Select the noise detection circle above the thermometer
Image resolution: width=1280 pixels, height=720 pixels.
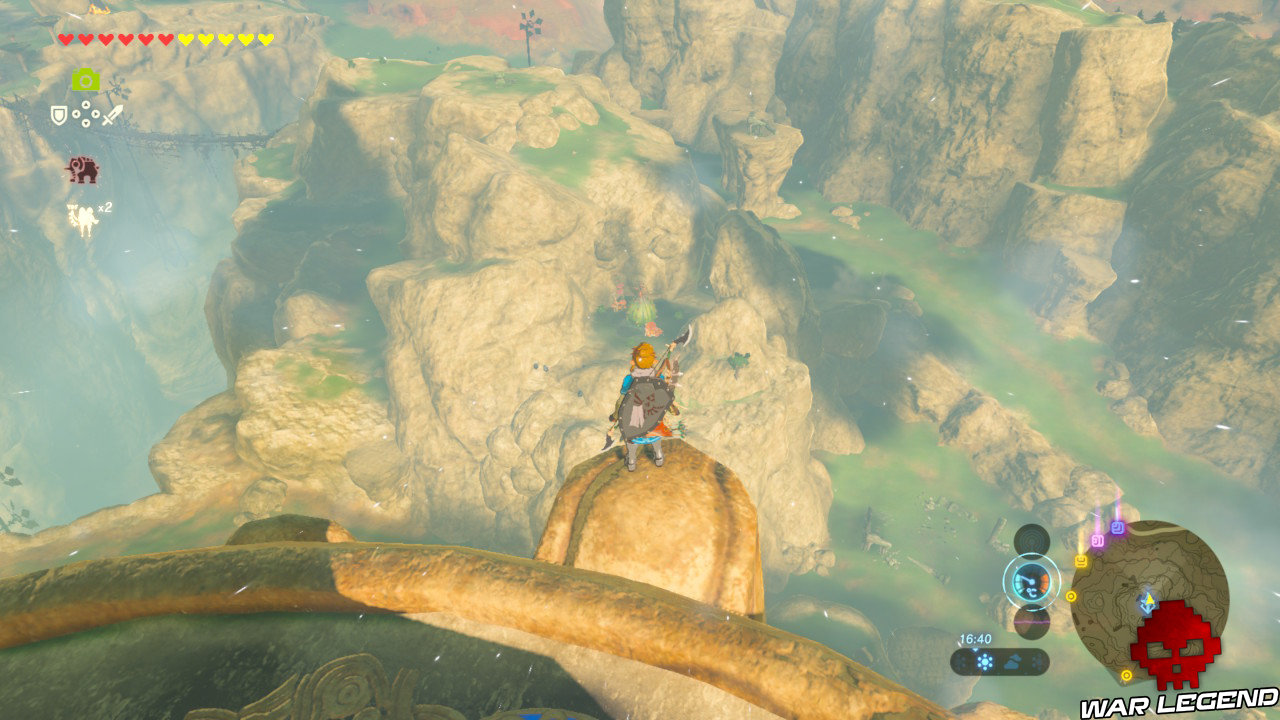click(1030, 540)
